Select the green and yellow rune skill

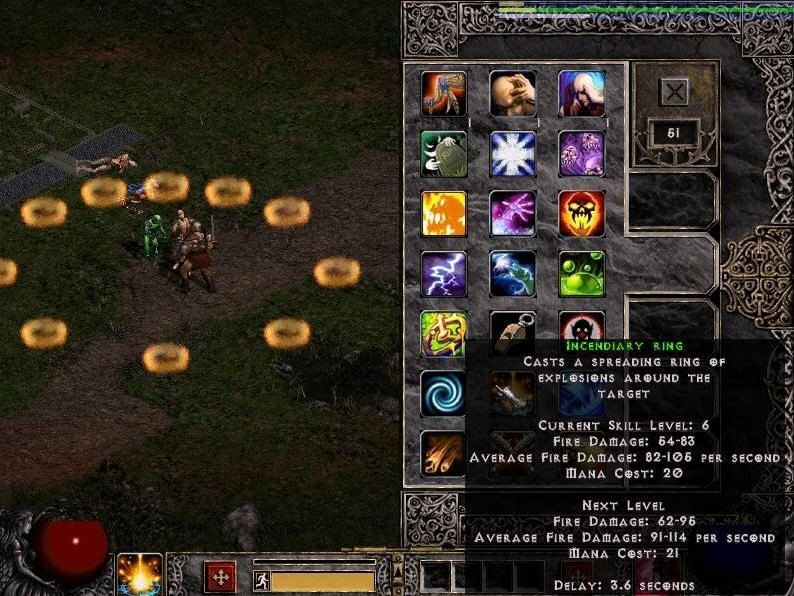coord(444,333)
